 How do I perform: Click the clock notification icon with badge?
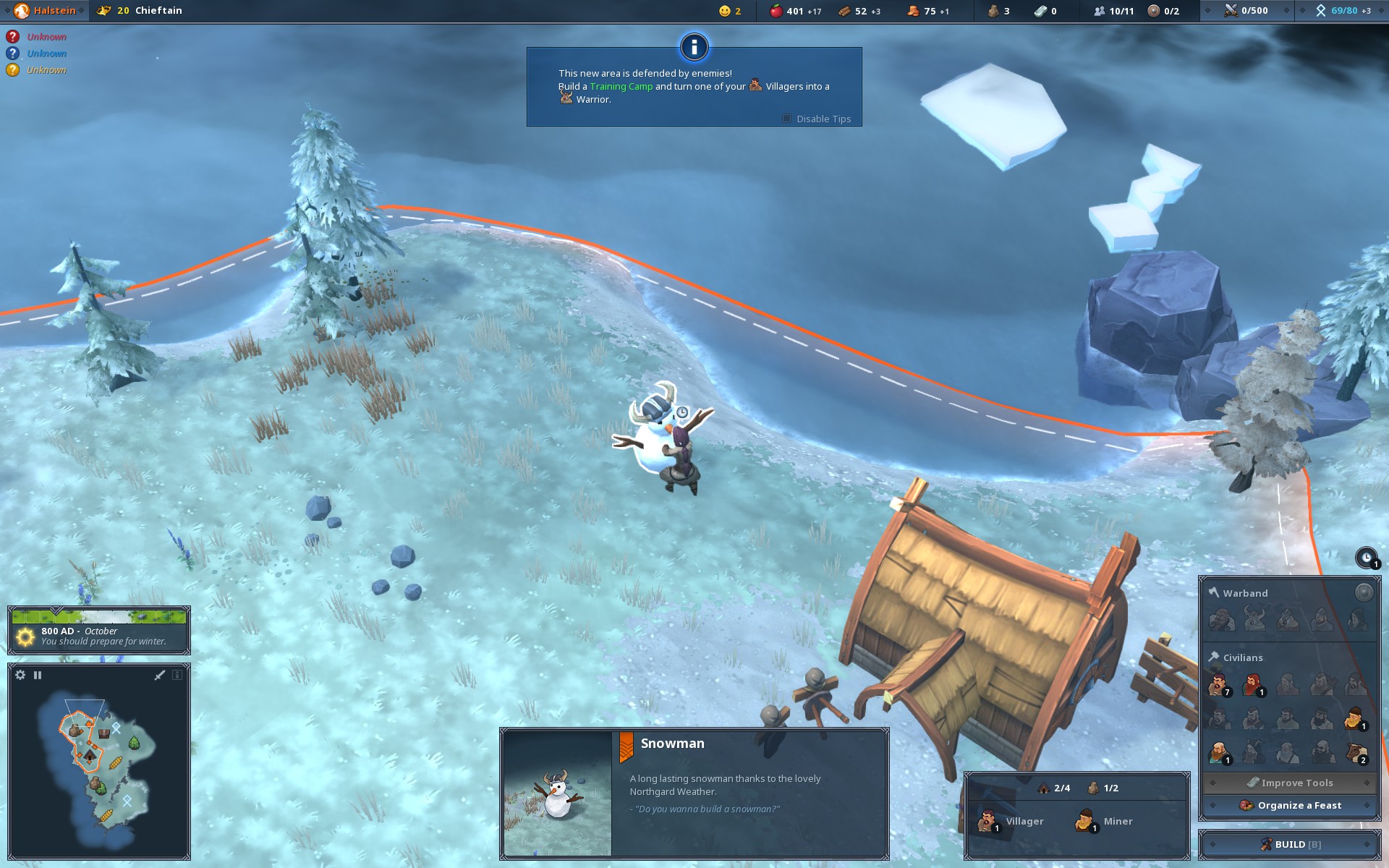pos(1366,558)
